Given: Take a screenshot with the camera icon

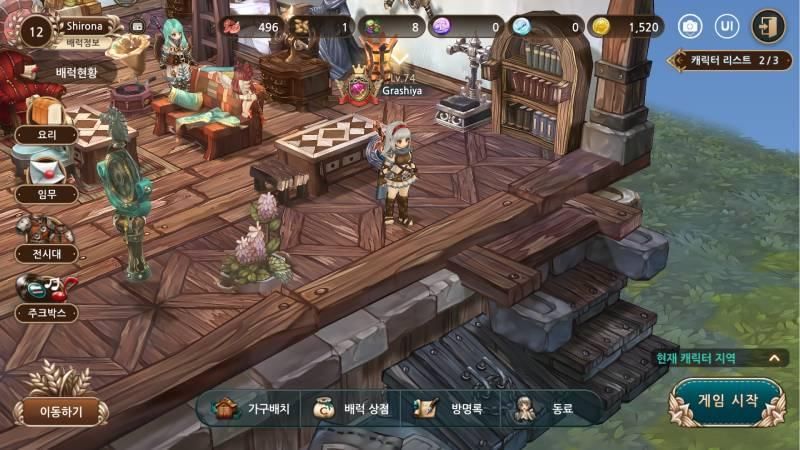Looking at the screenshot, I should click(x=689, y=26).
